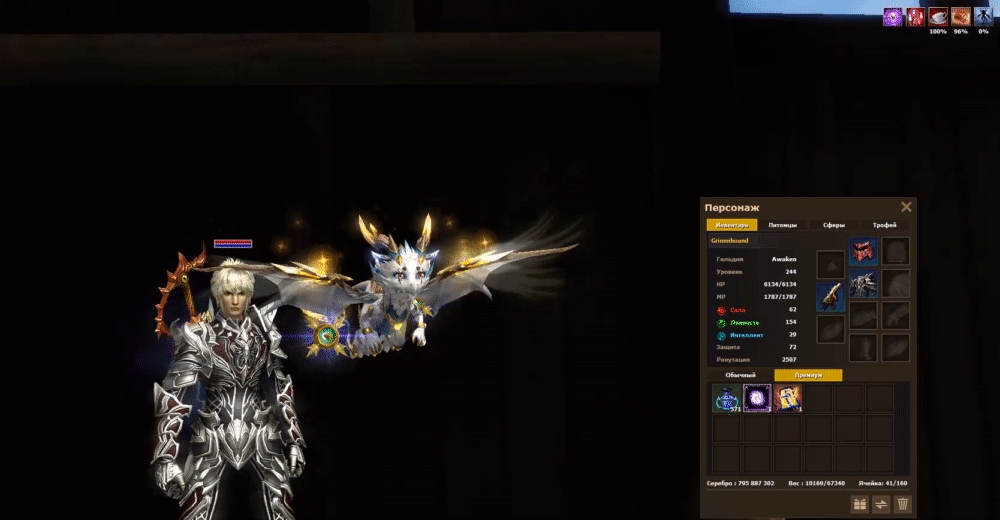
Task: Show the Обычный regular inventory
Action: pyautogui.click(x=741, y=375)
